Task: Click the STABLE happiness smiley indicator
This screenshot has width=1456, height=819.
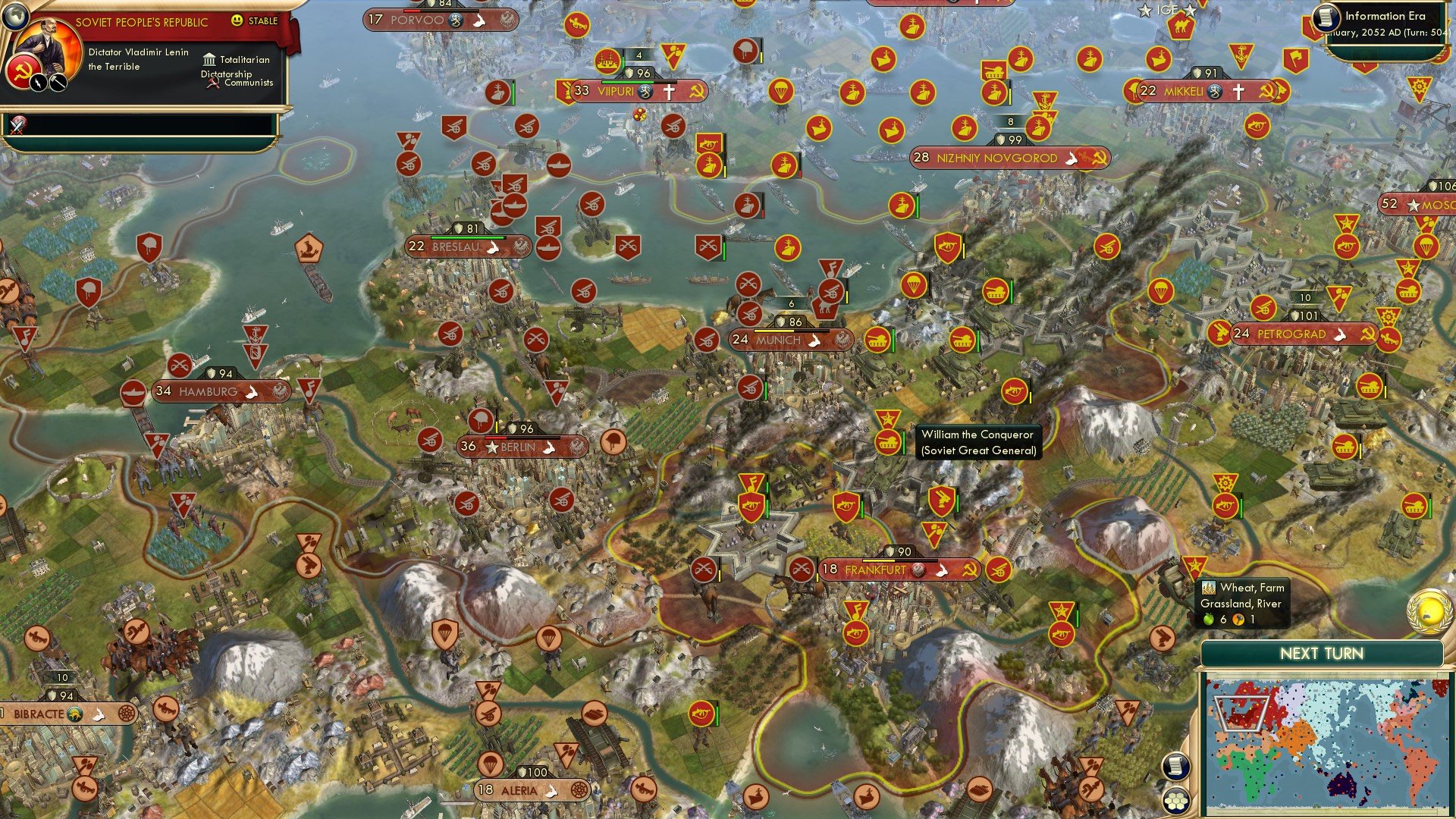Action: click(238, 20)
